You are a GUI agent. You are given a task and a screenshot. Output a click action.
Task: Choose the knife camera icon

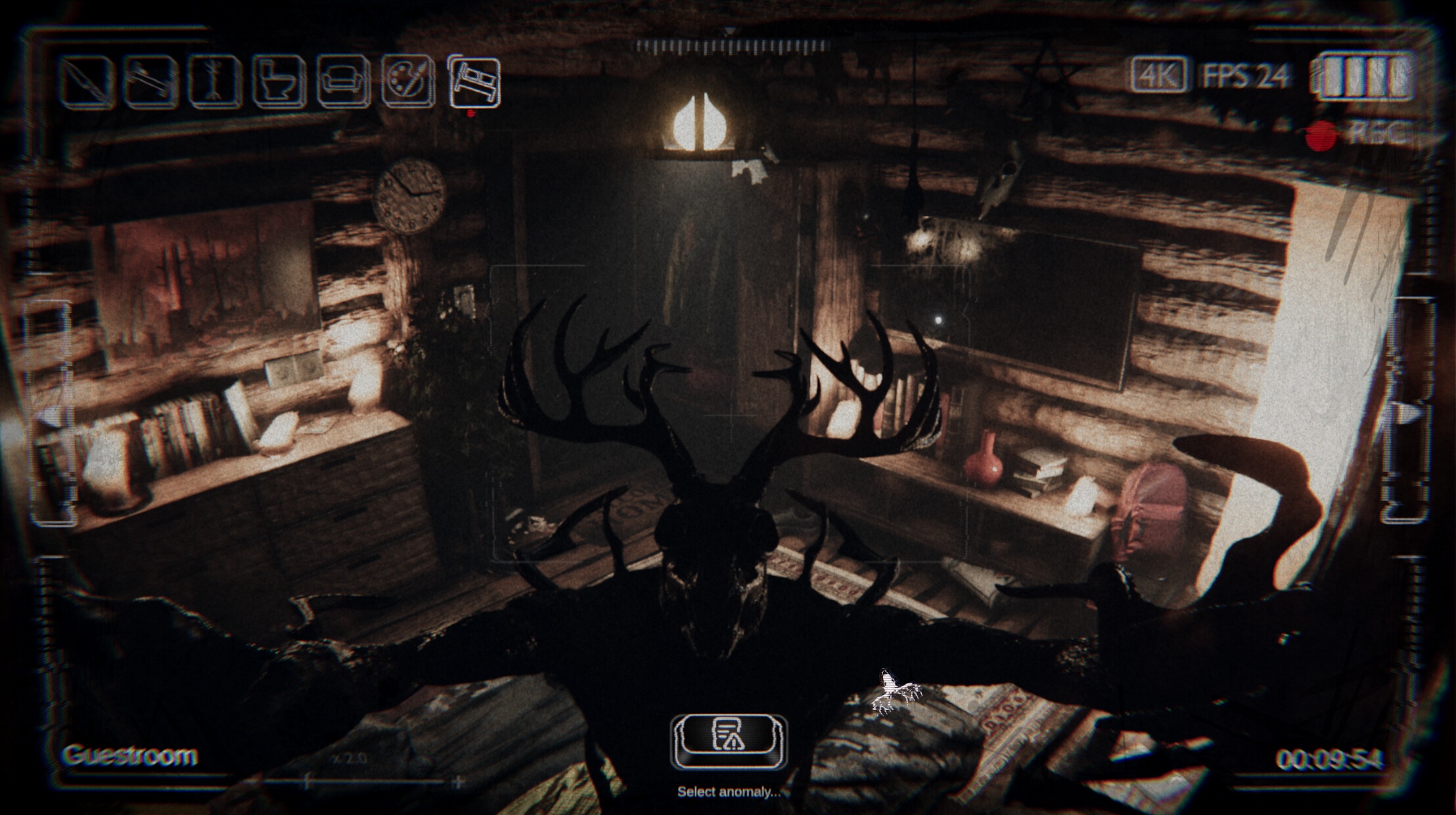(86, 82)
